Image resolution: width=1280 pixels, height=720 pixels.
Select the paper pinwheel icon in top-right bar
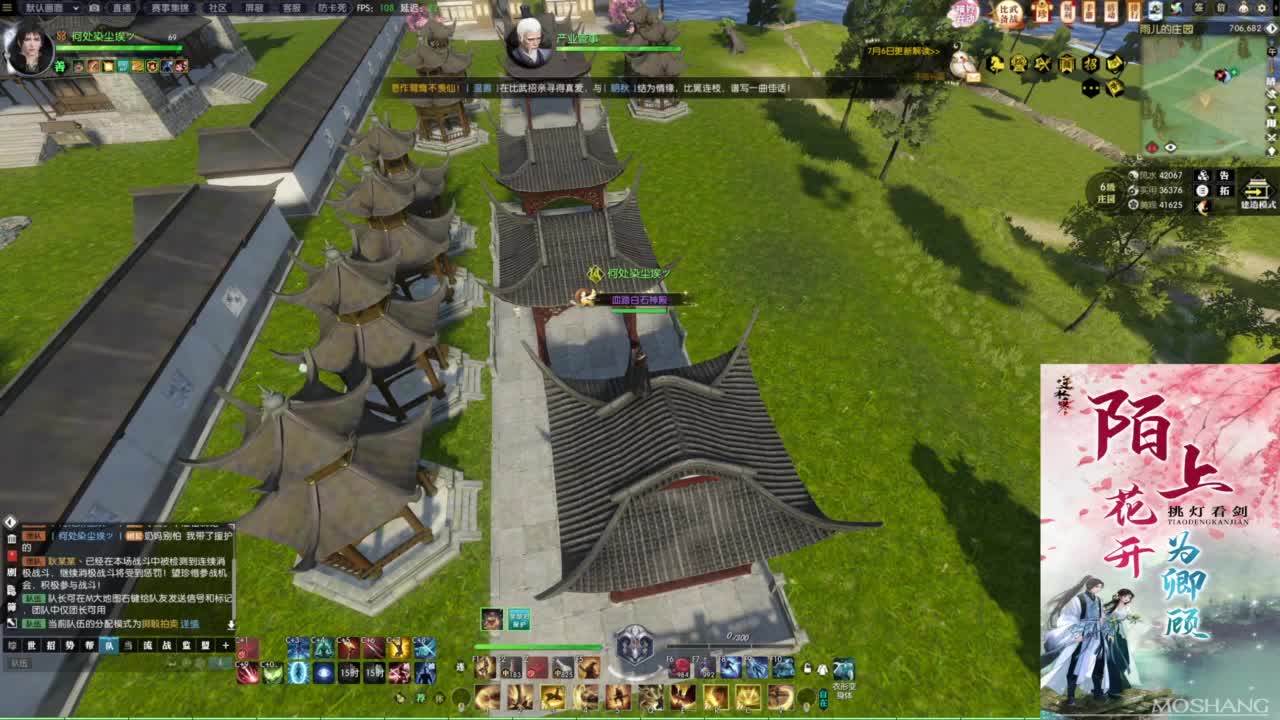(1177, 7)
